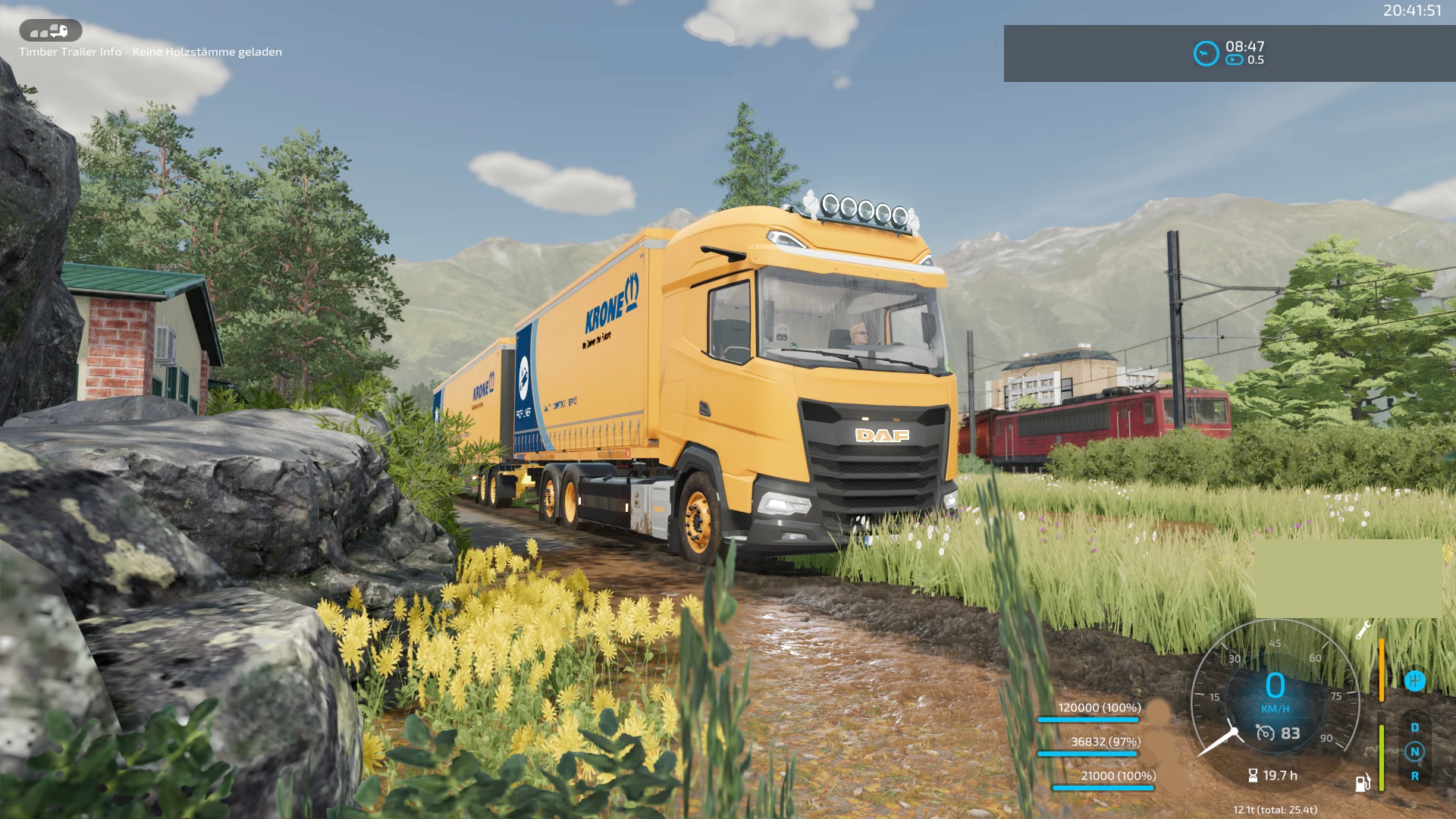Click the blue gearshift pattern icon
The height and width of the screenshot is (819, 1456).
point(1414,681)
